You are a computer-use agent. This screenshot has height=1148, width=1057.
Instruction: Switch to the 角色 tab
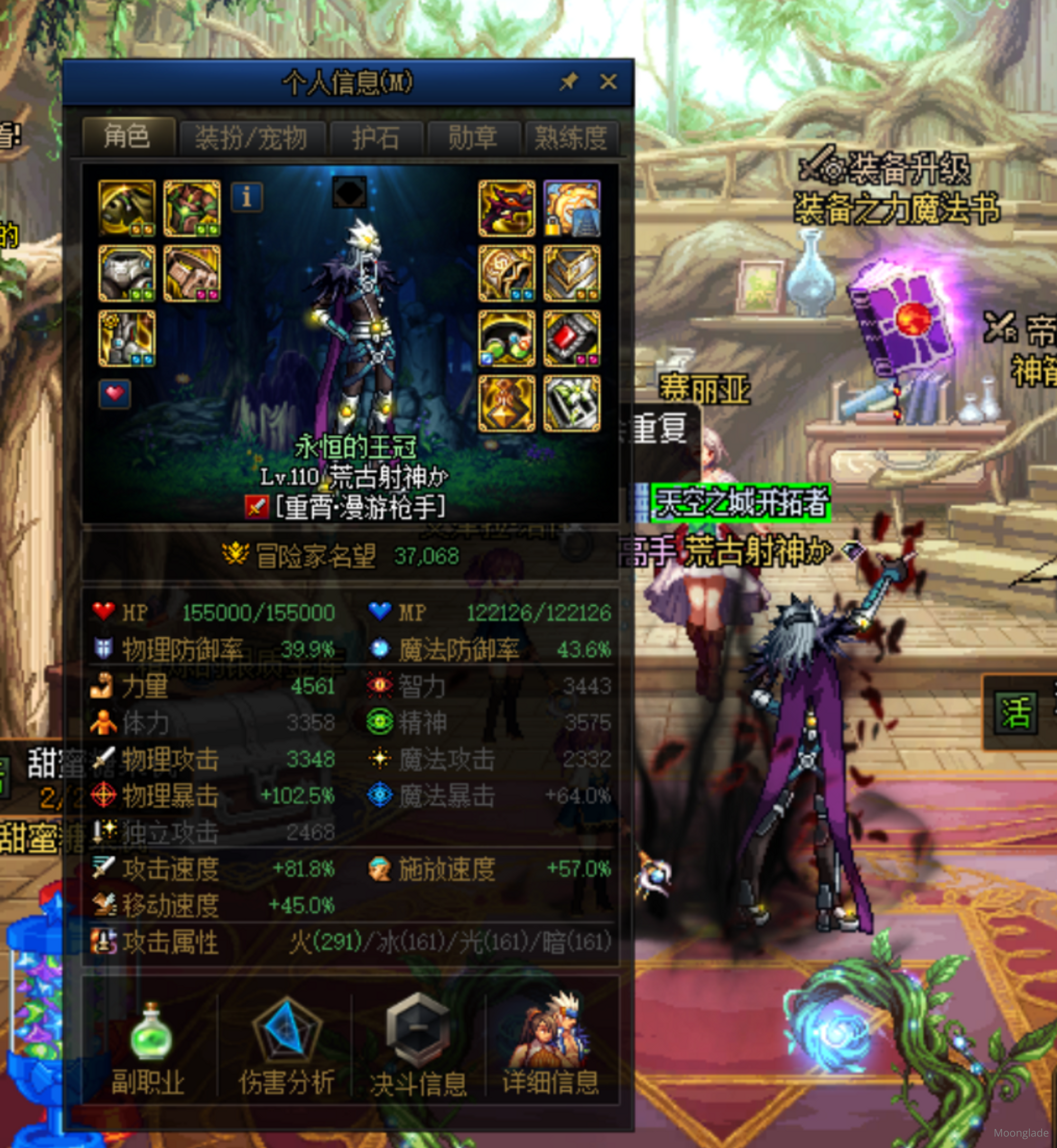(128, 137)
